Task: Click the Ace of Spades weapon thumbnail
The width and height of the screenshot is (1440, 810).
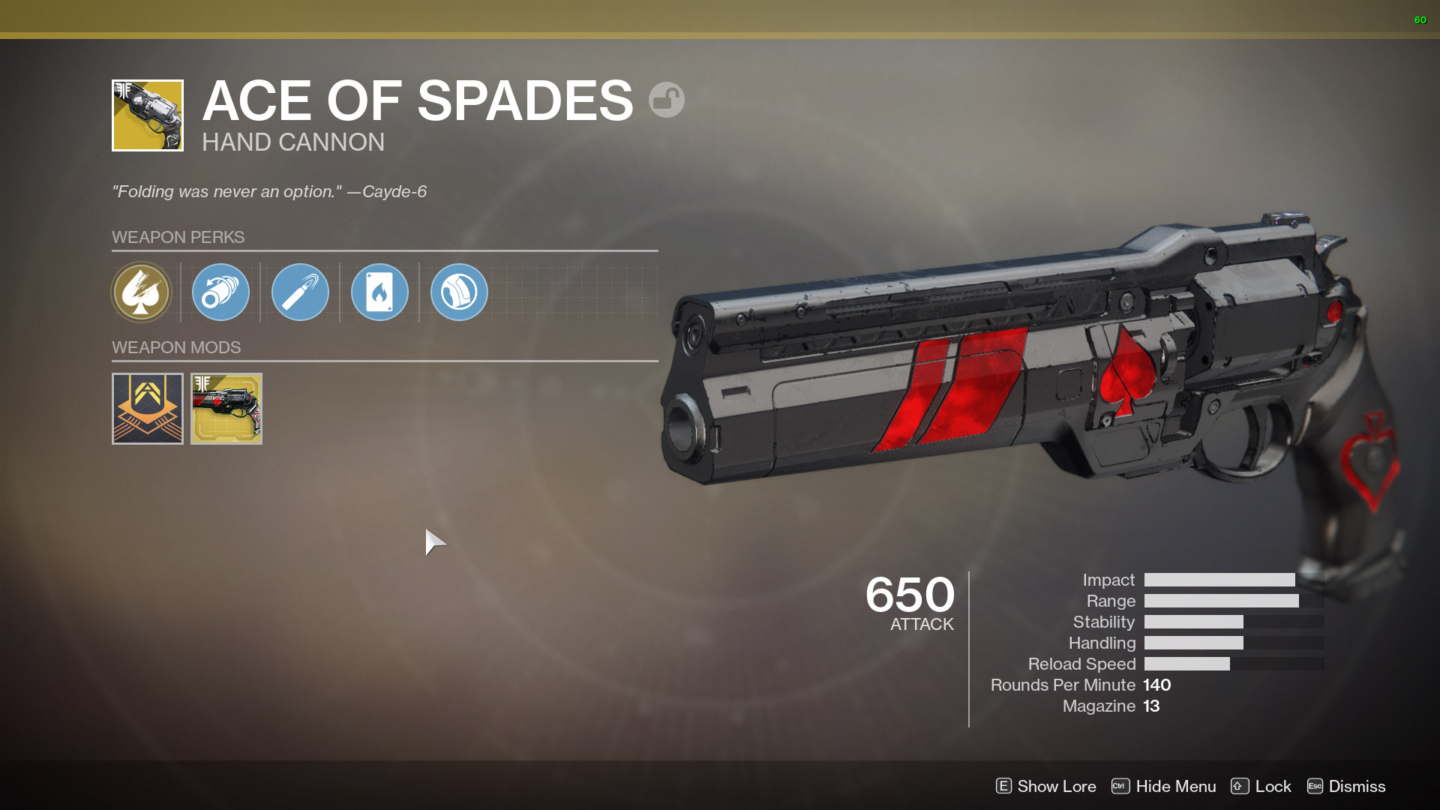Action: coord(147,114)
